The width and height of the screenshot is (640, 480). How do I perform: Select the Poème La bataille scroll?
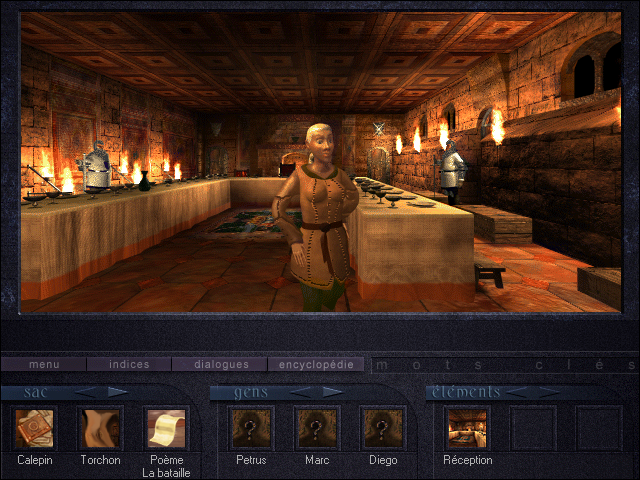(x=165, y=429)
